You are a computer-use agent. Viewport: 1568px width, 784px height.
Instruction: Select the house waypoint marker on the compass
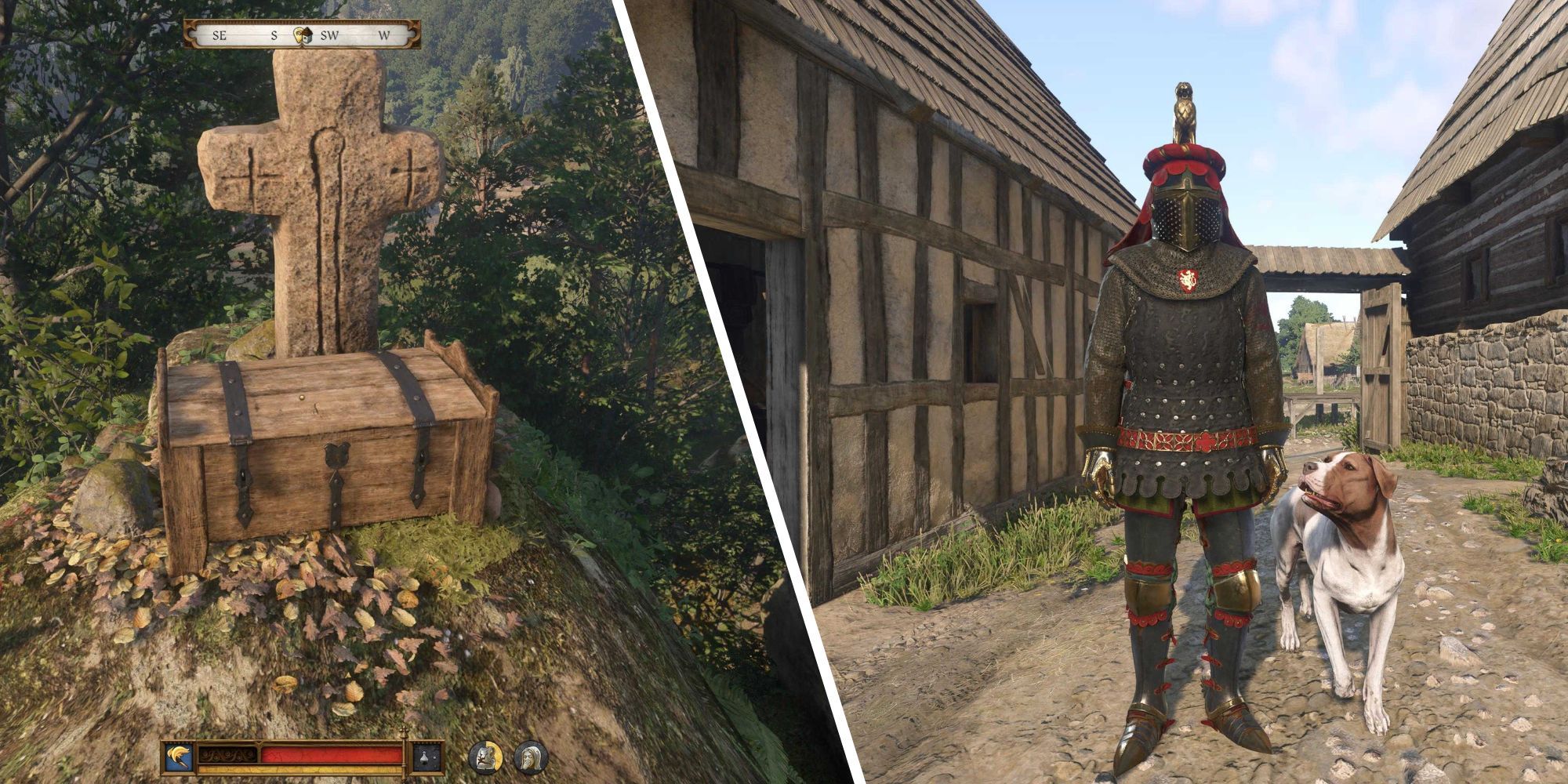(309, 34)
